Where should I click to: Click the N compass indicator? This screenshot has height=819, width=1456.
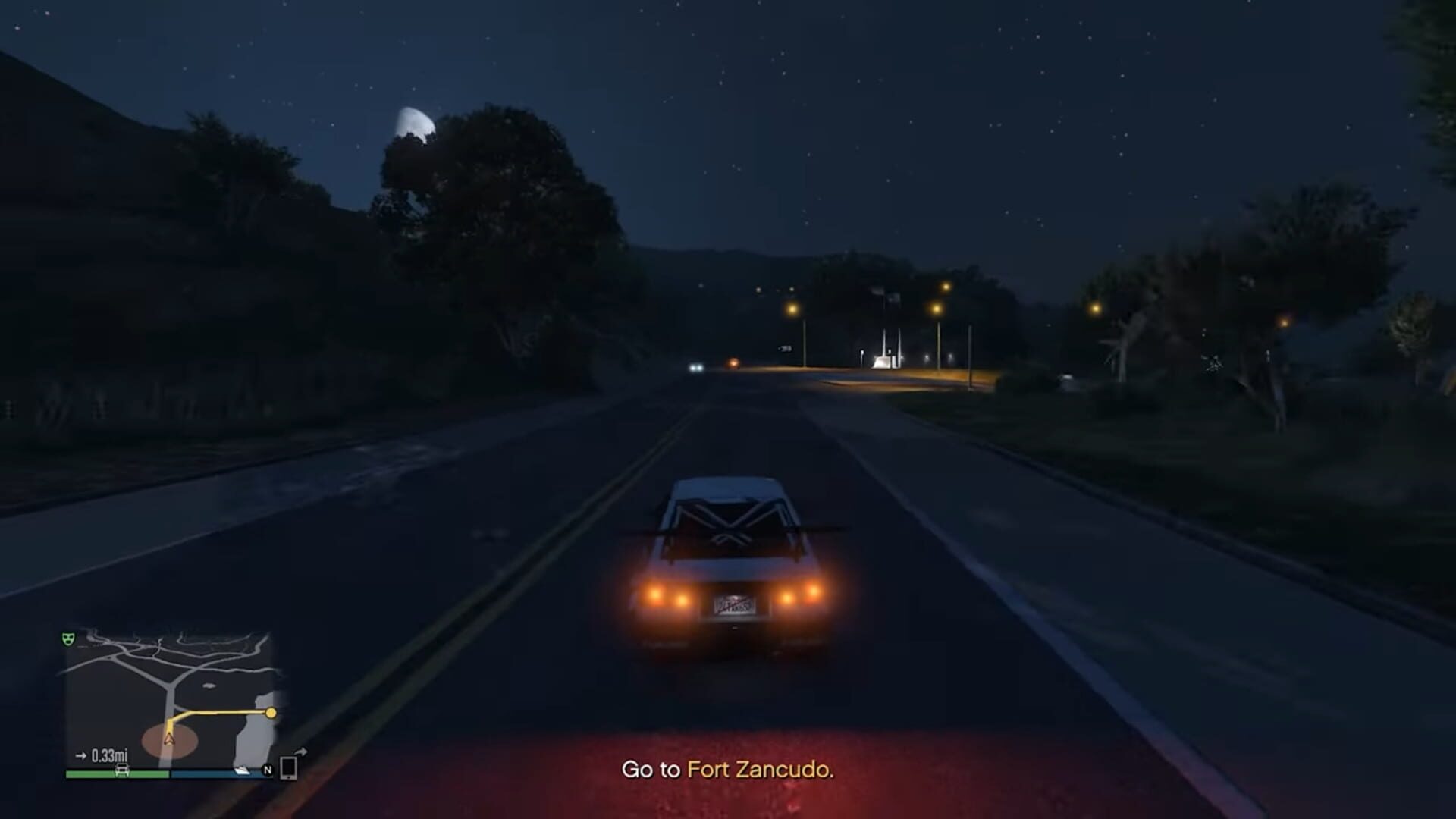coord(268,770)
